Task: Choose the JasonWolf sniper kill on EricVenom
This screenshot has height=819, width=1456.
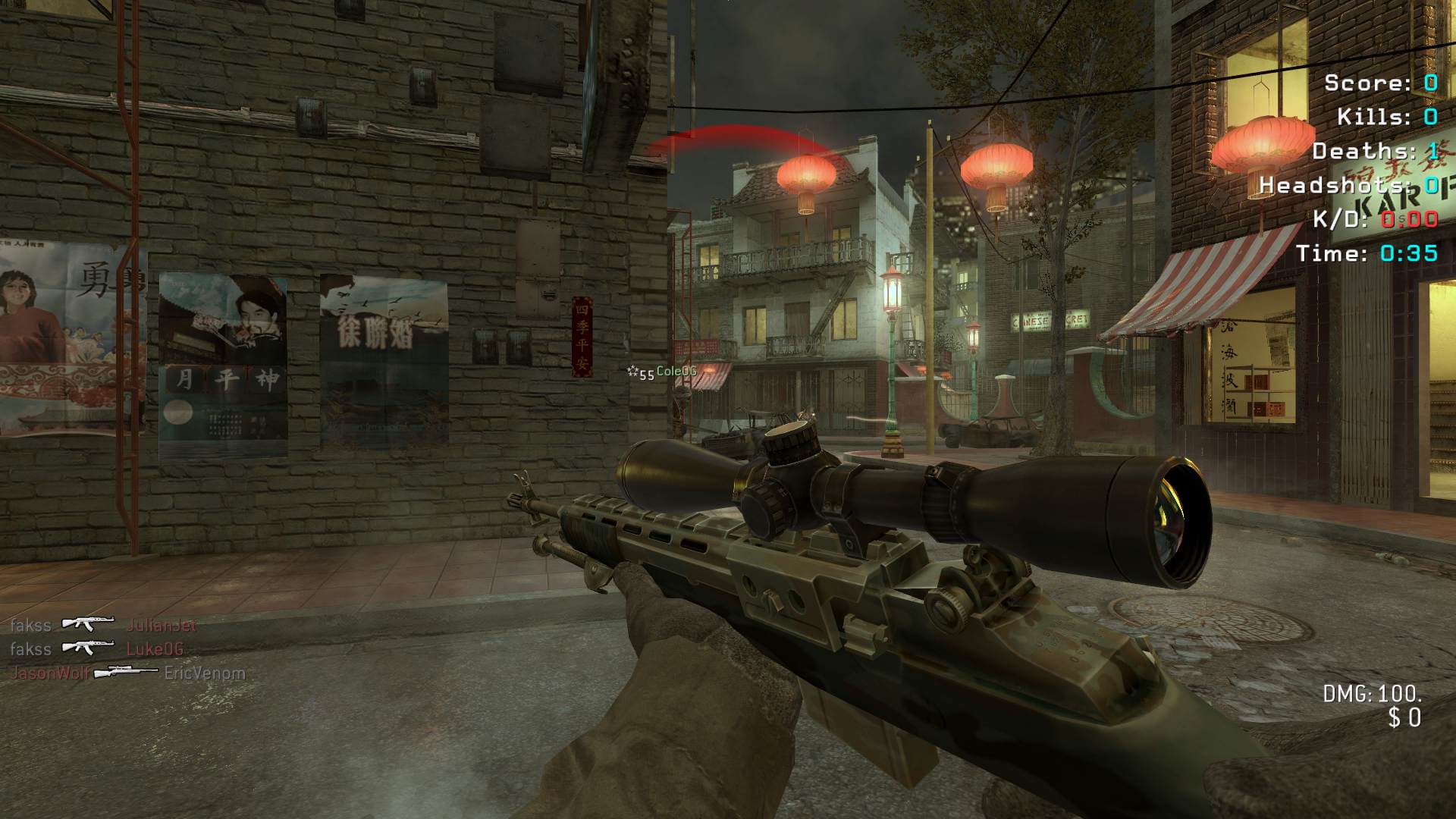Action: tap(127, 673)
